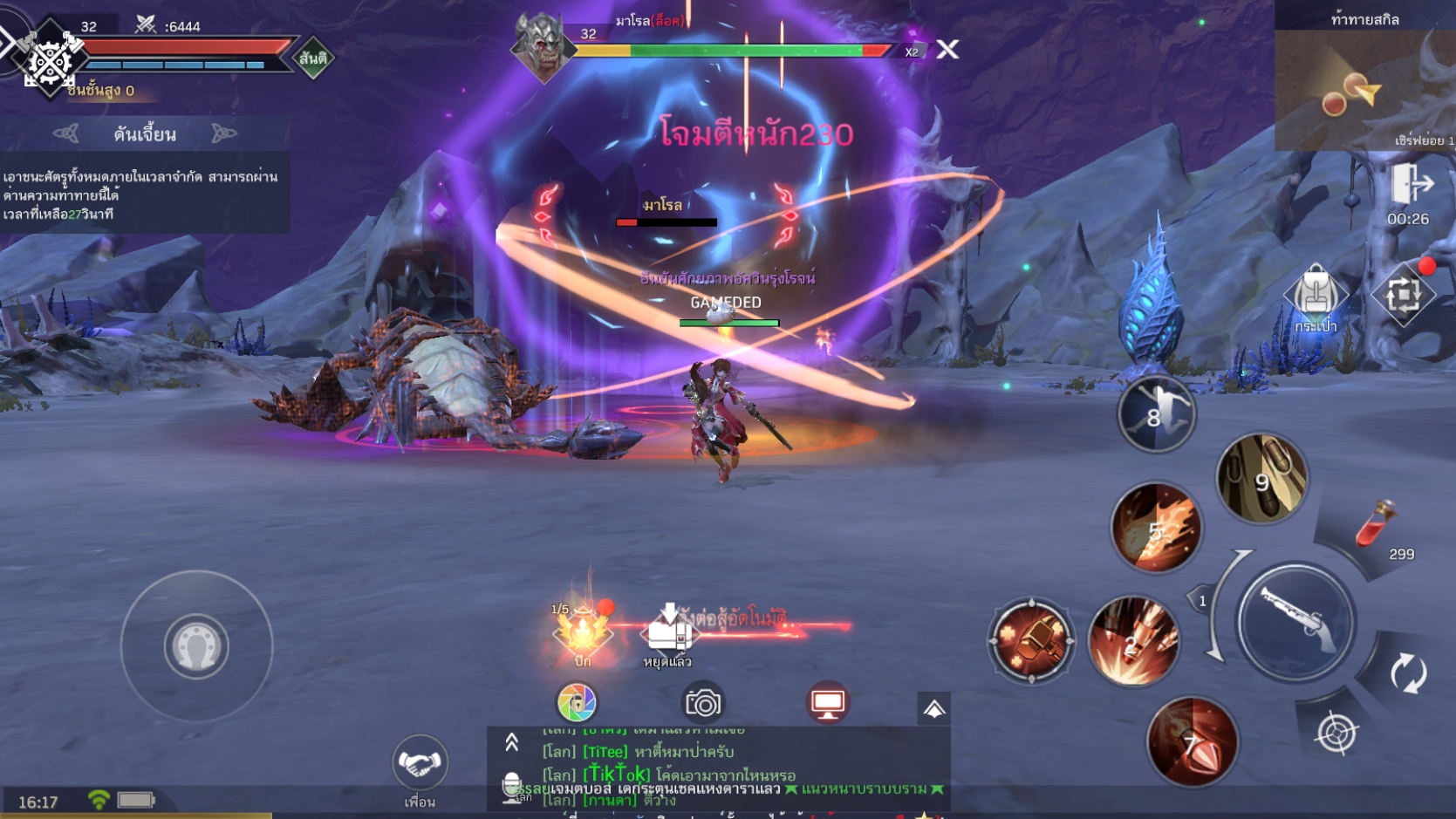Viewport: 1456px width, 819px height.
Task: Expand the chat window upward
Action: [x=512, y=742]
